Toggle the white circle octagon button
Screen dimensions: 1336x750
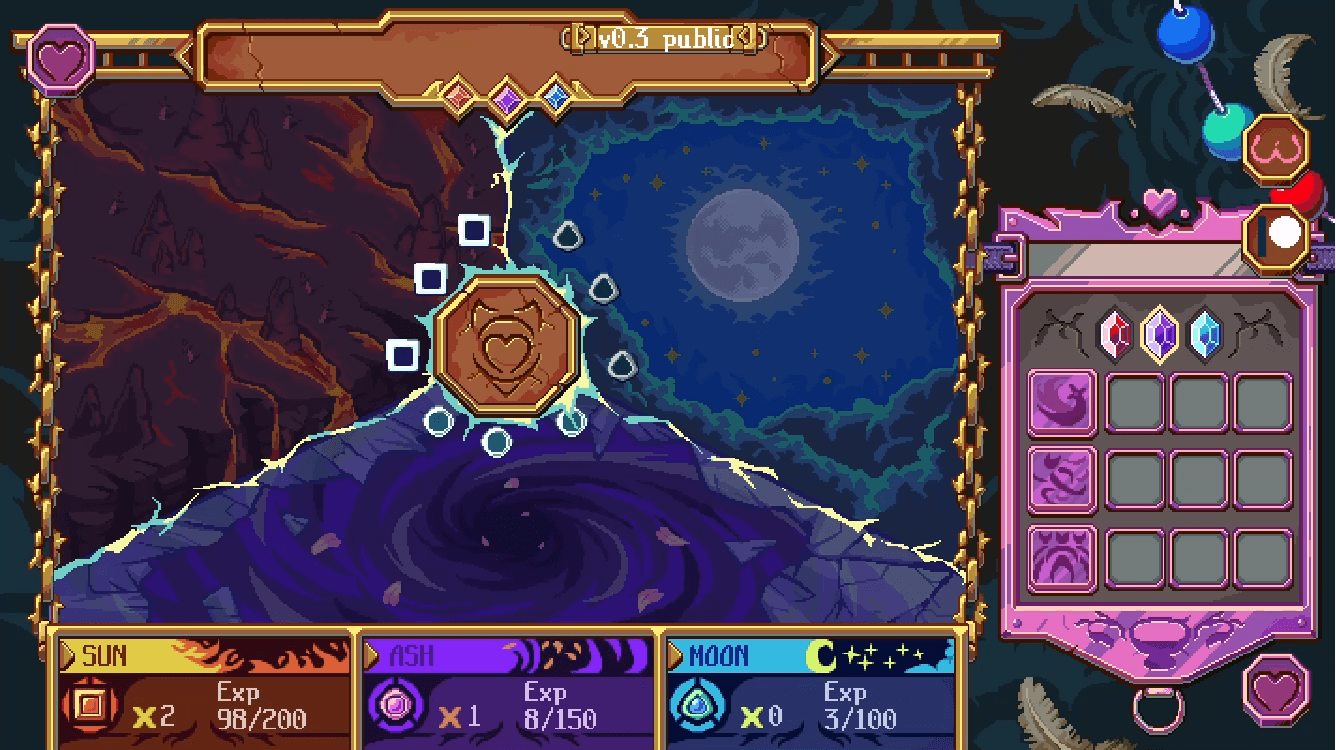(x=1278, y=235)
